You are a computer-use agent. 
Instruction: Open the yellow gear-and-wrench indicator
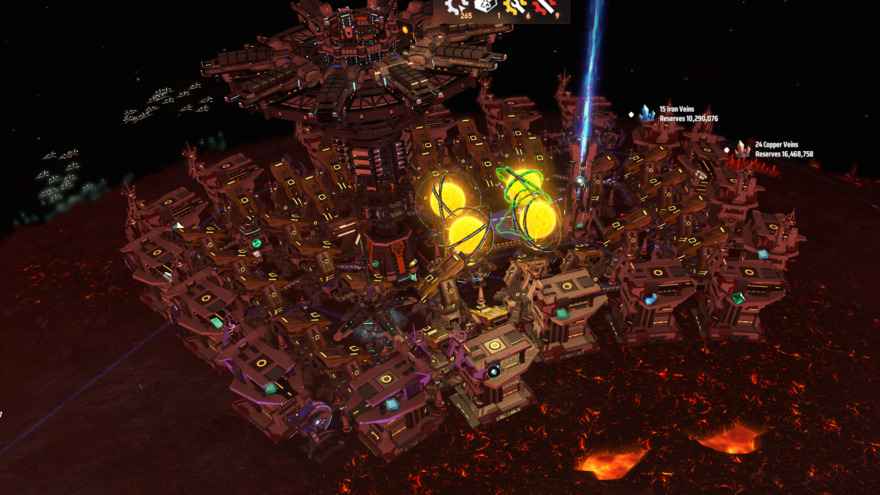coord(515,6)
